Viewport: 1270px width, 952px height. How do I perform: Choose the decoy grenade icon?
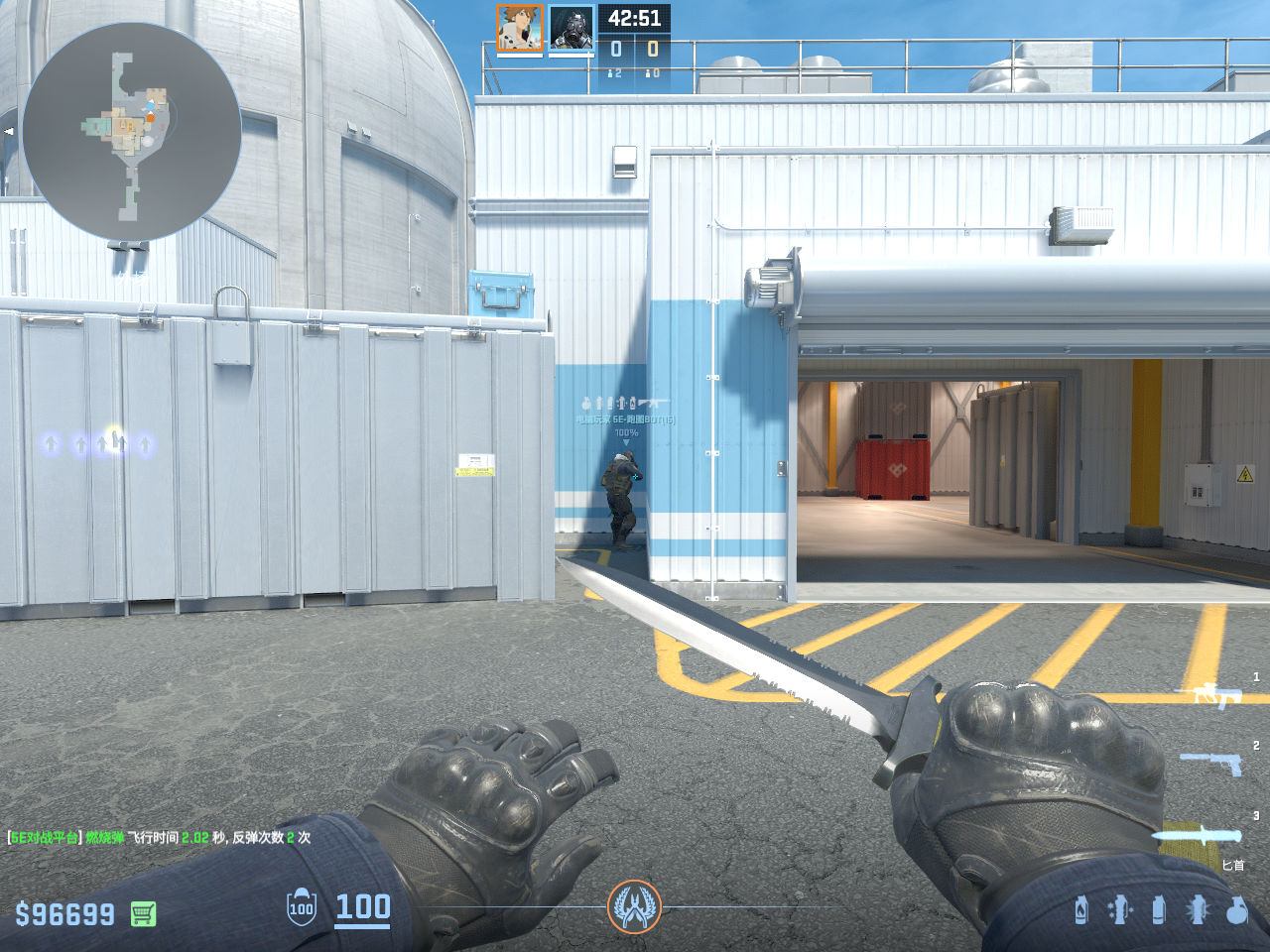click(x=1119, y=909)
